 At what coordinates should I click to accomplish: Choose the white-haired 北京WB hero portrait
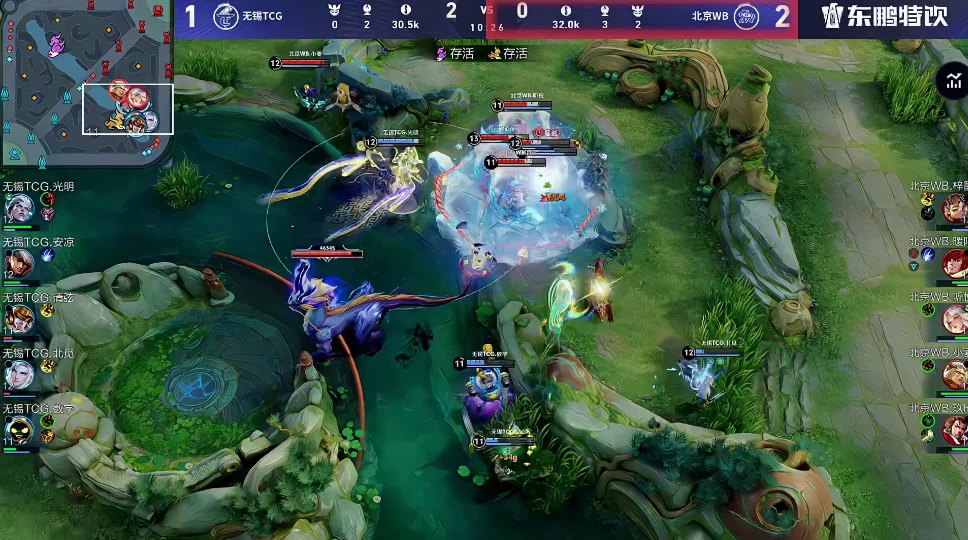coord(953,318)
